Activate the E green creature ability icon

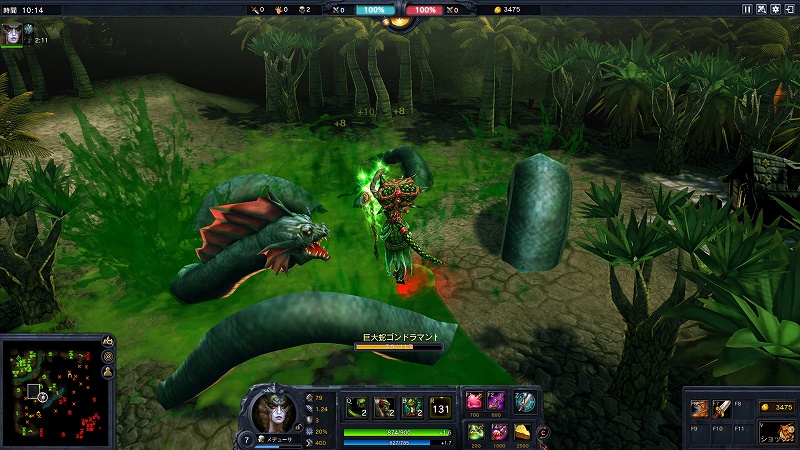coord(411,406)
